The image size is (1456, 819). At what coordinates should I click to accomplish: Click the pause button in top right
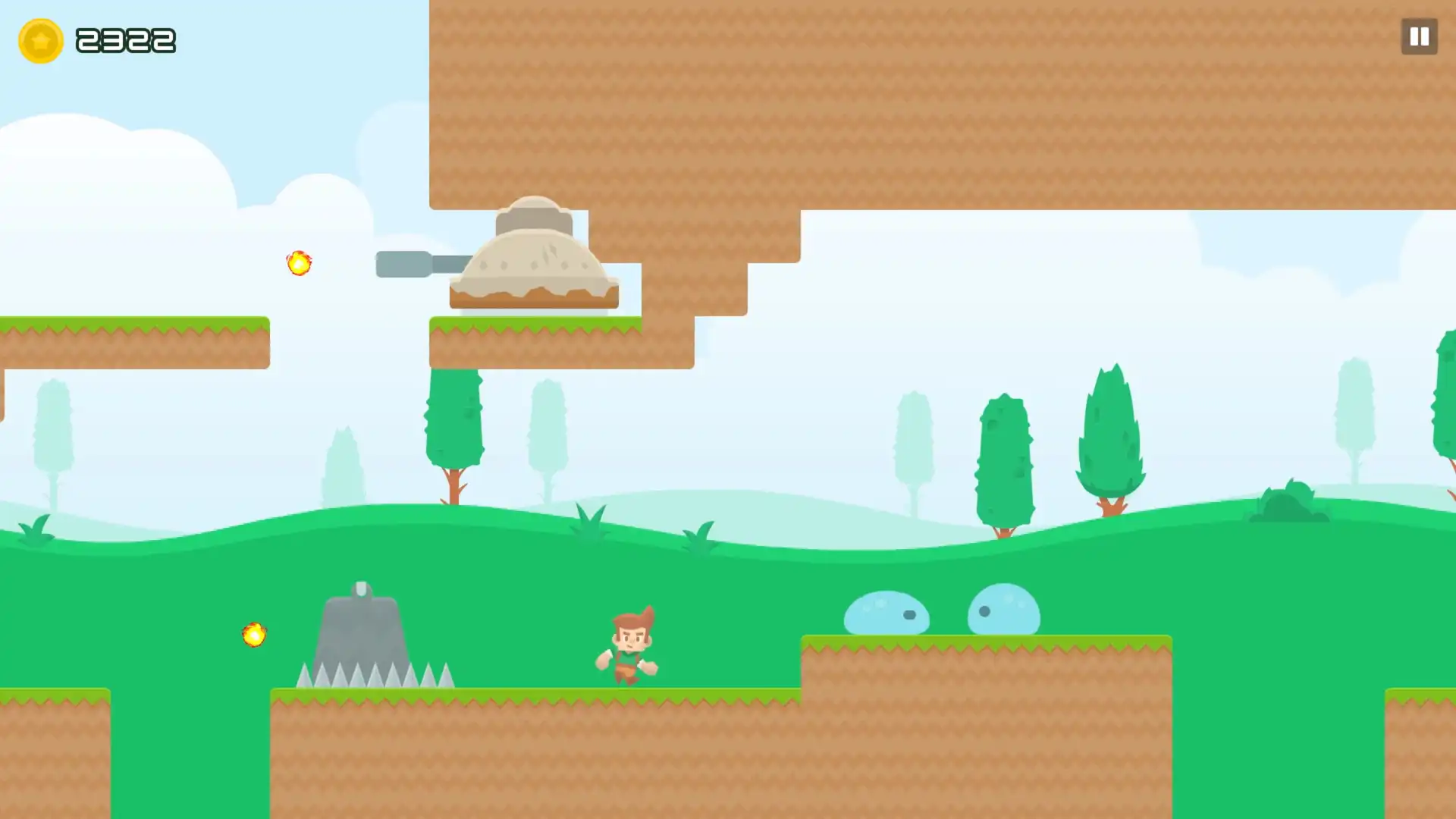pos(1418,36)
